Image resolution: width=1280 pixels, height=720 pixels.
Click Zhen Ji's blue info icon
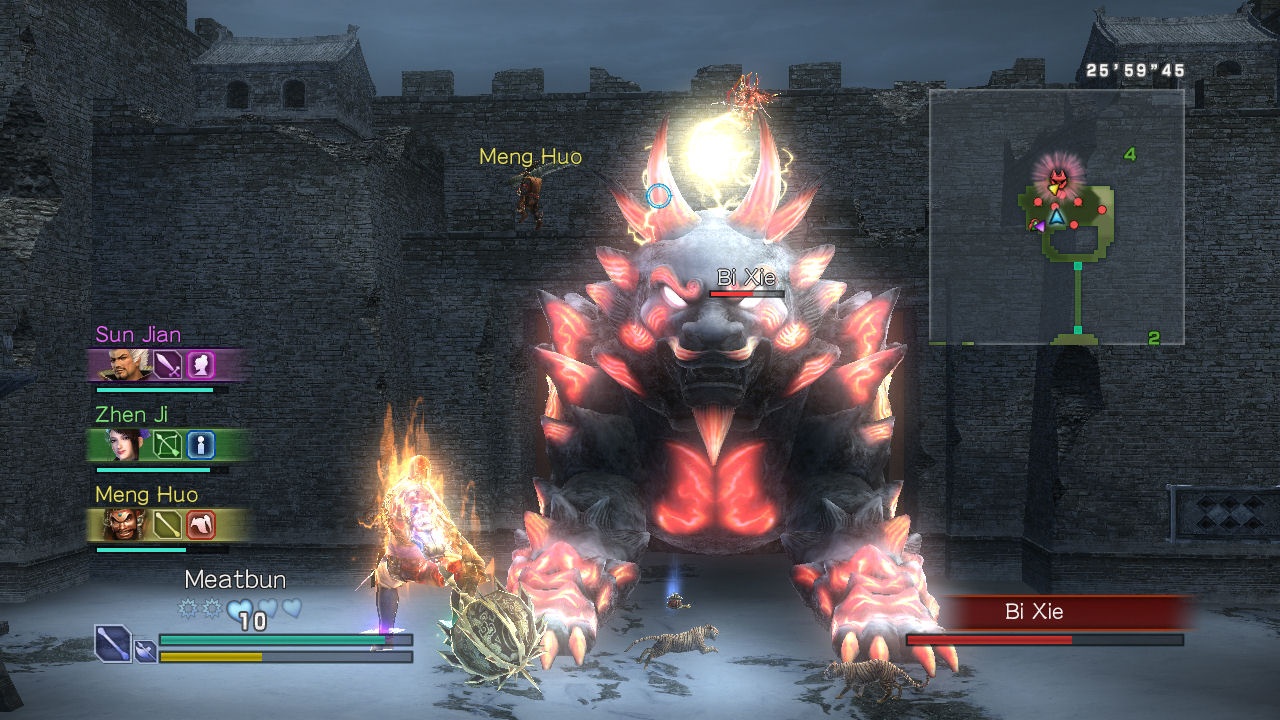pyautogui.click(x=201, y=445)
